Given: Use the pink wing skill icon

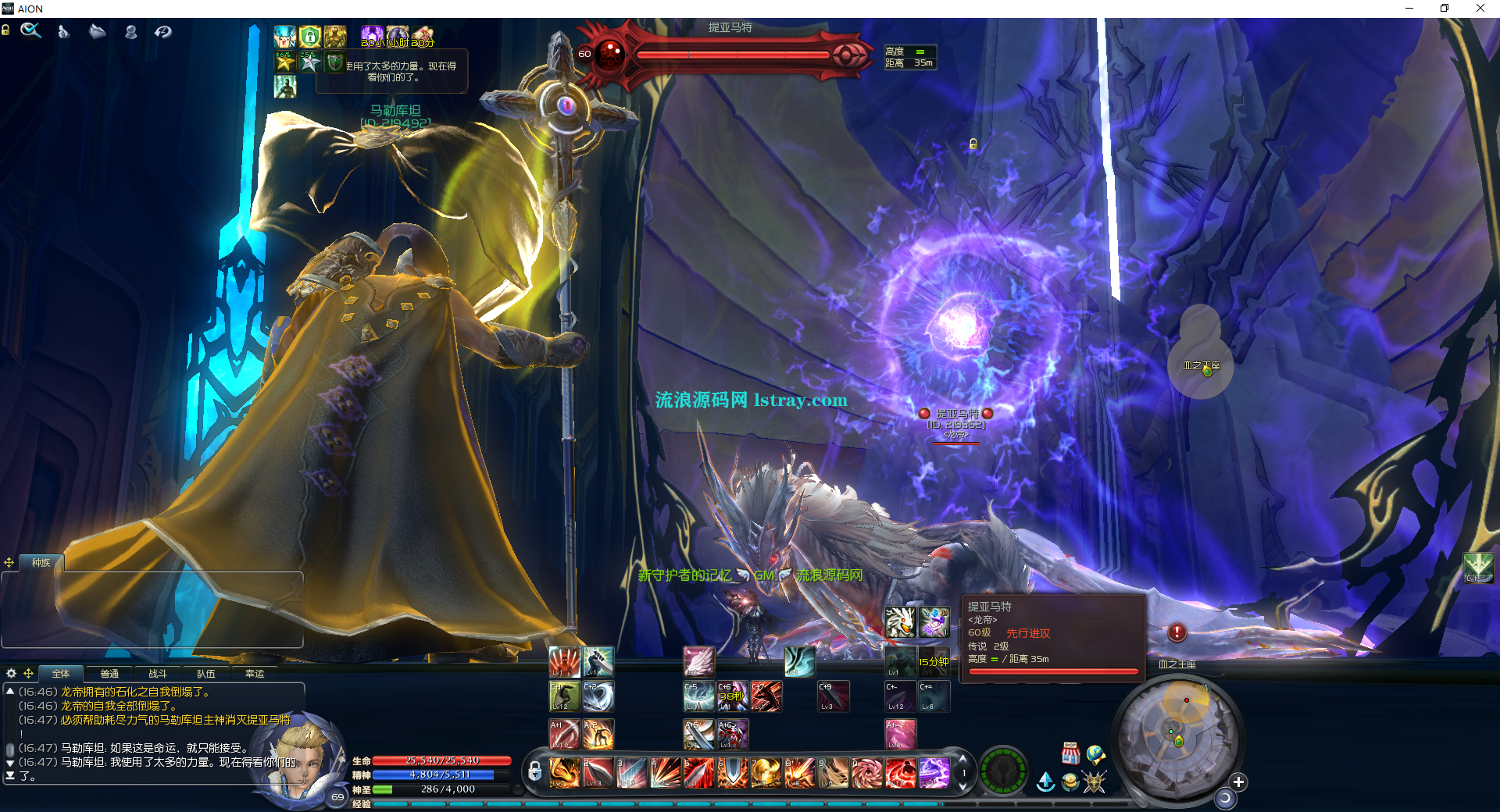Looking at the screenshot, I should point(698,661).
